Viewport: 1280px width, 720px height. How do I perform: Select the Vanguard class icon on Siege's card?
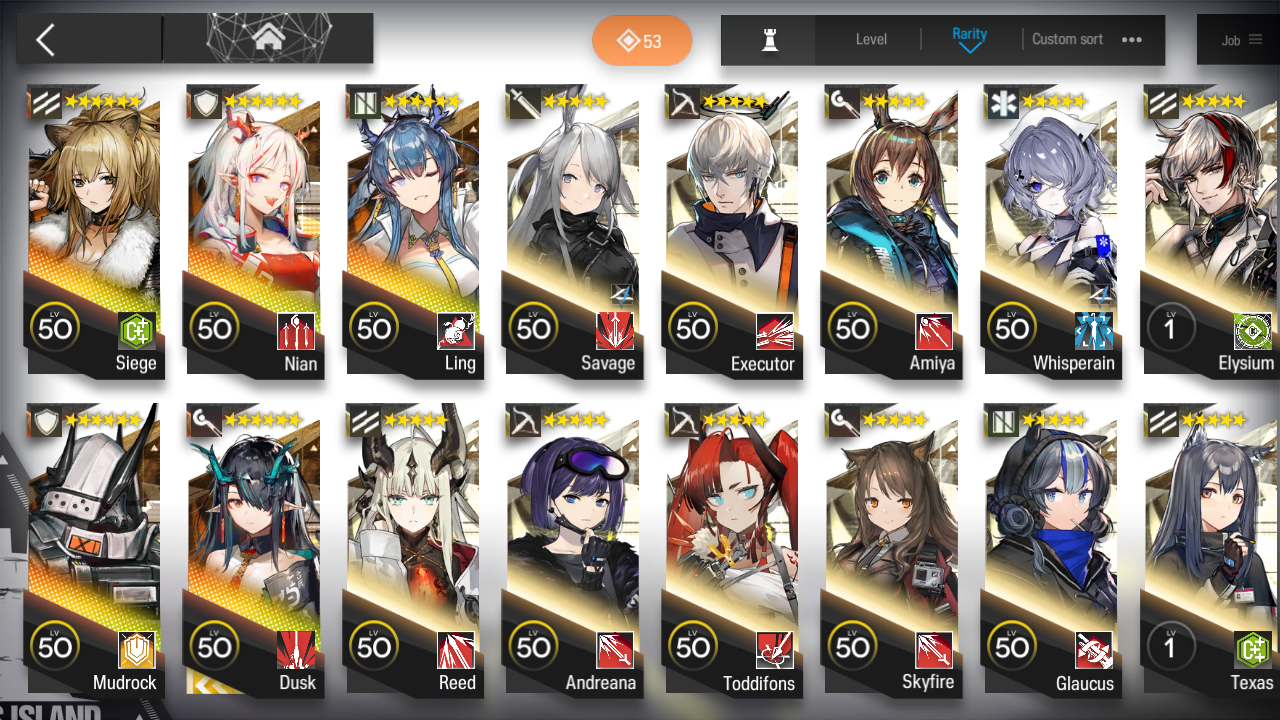tap(42, 100)
